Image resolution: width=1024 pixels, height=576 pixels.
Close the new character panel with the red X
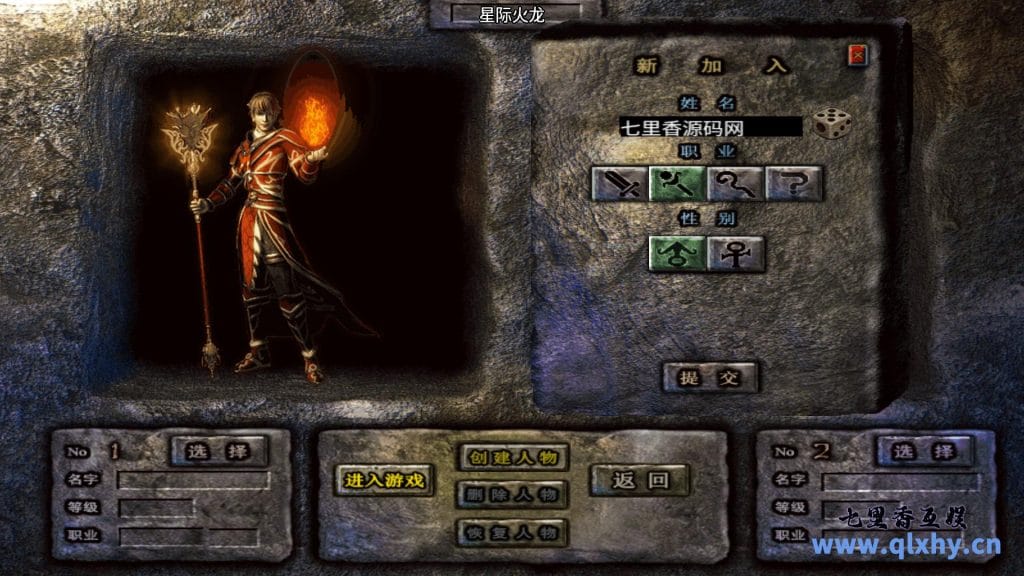click(857, 55)
